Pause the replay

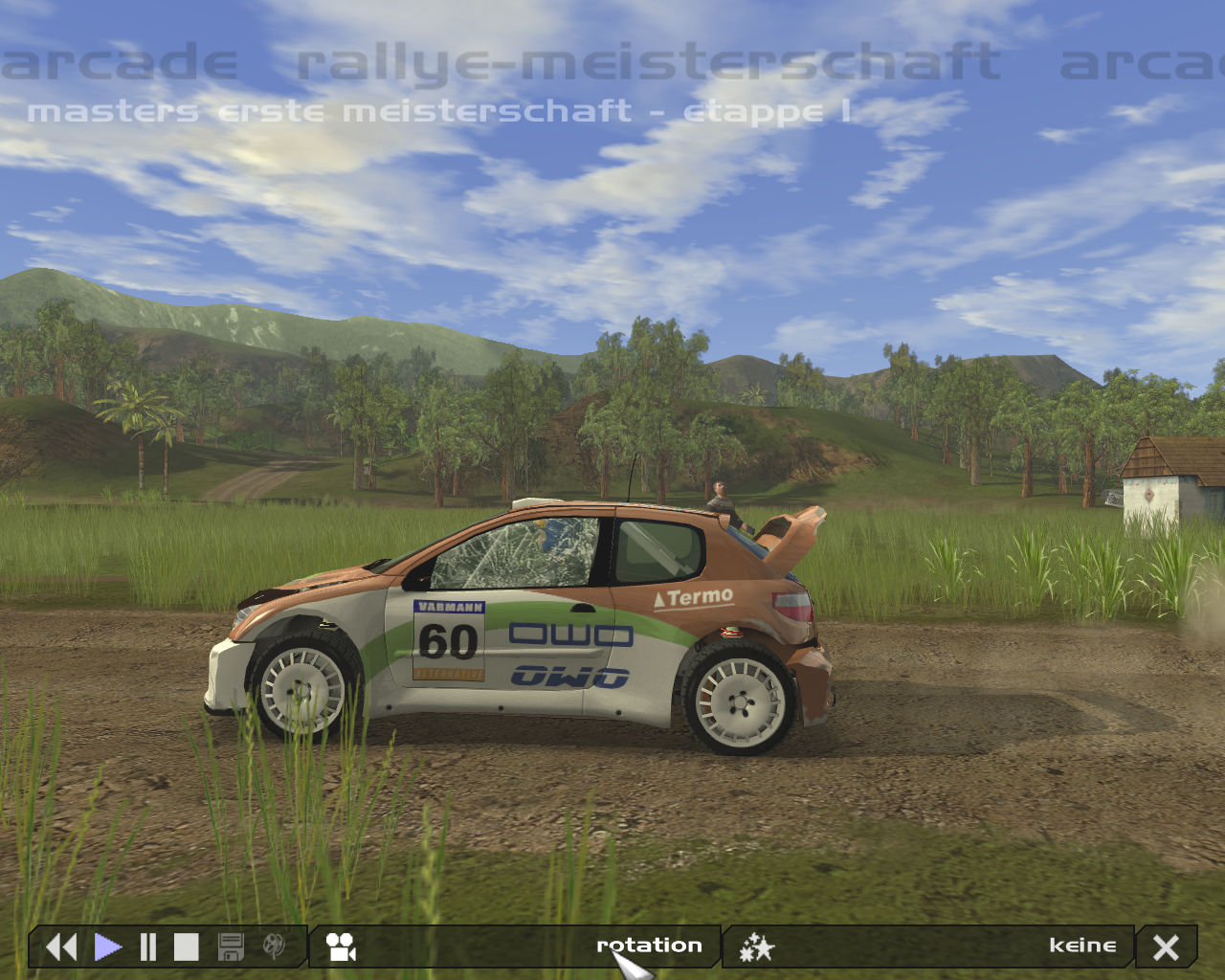(147, 947)
